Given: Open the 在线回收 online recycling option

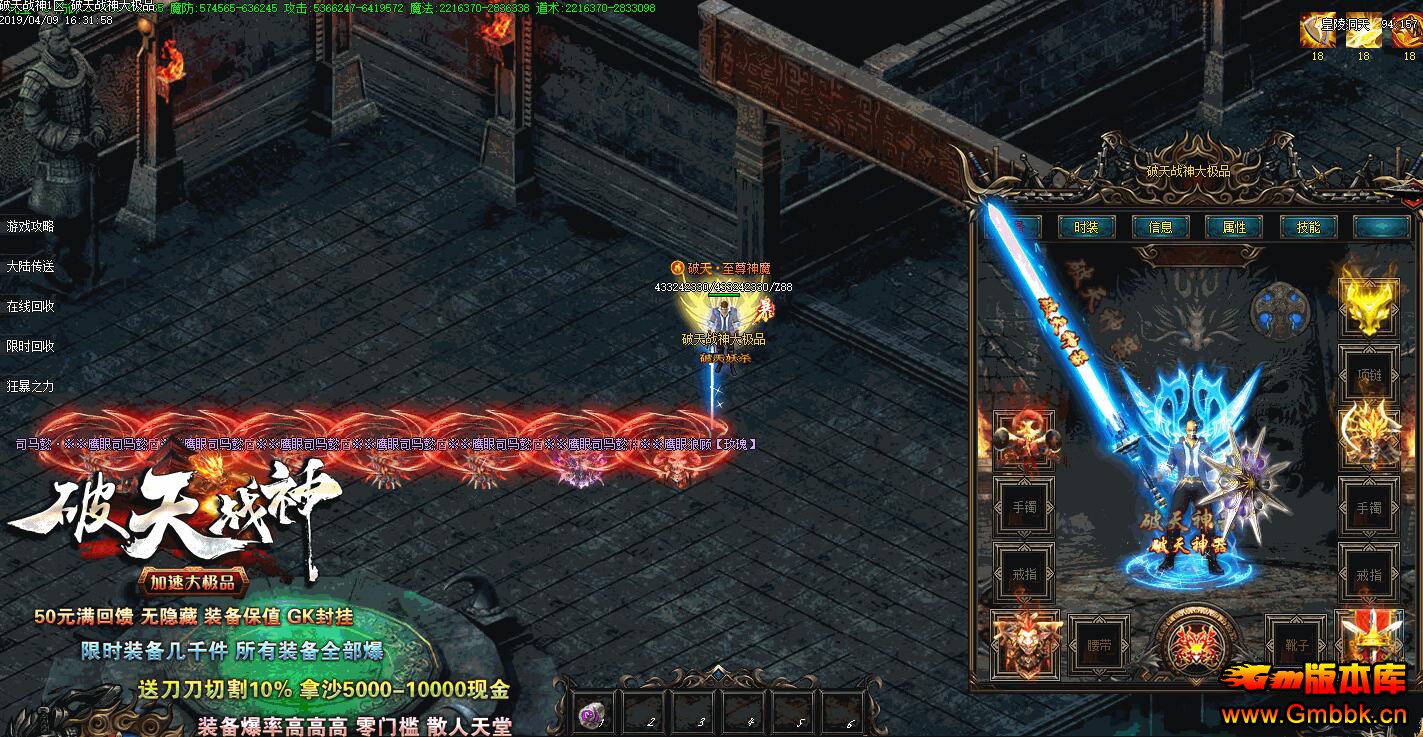Looking at the screenshot, I should [x=31, y=306].
